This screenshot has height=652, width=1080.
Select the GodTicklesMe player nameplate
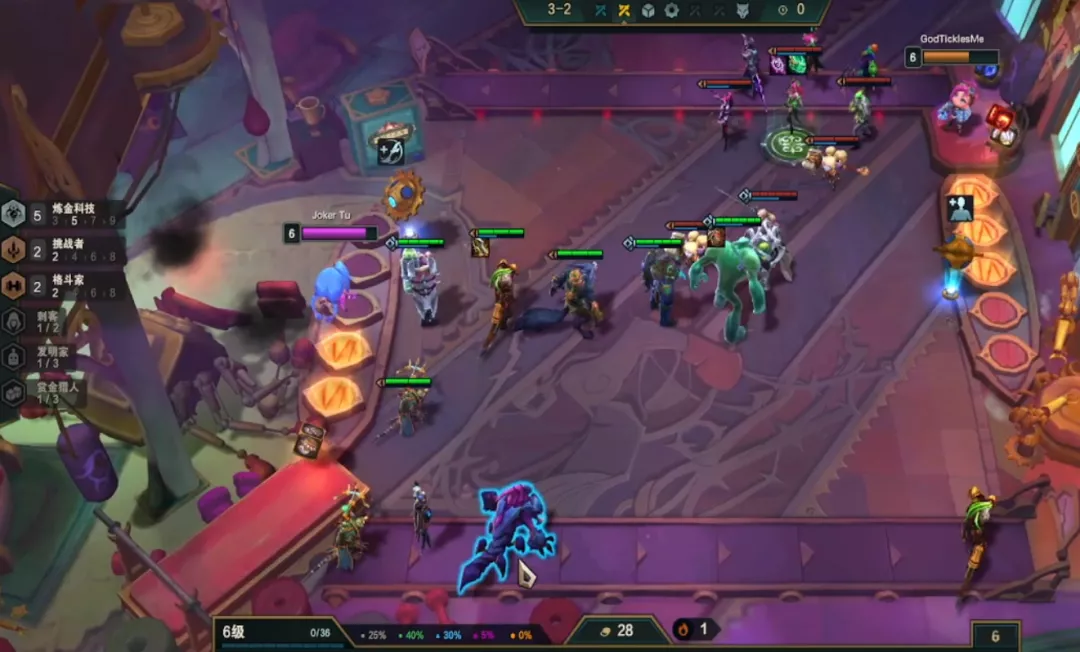coord(951,51)
